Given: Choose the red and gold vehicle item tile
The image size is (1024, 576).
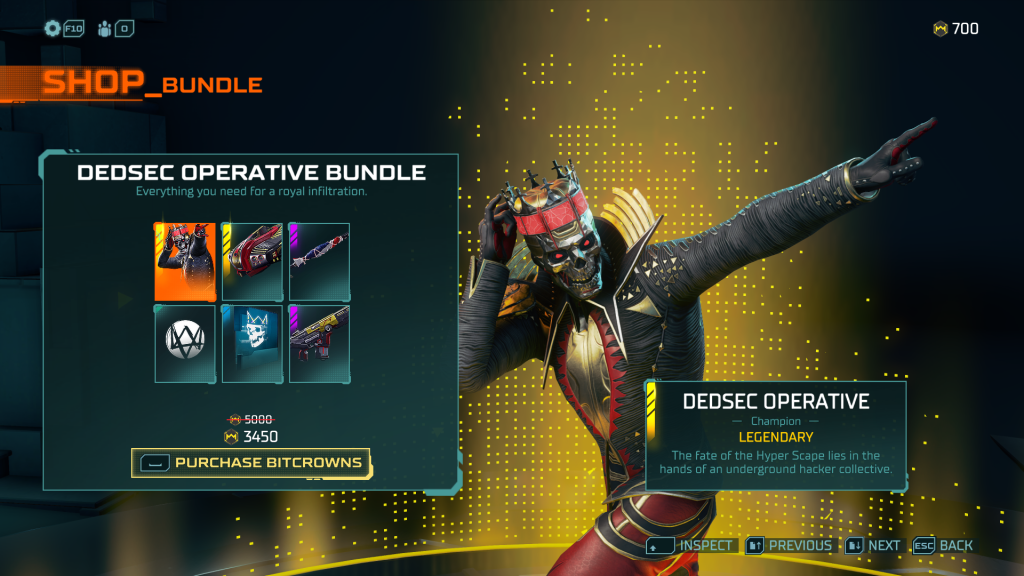Looking at the screenshot, I should tap(252, 262).
